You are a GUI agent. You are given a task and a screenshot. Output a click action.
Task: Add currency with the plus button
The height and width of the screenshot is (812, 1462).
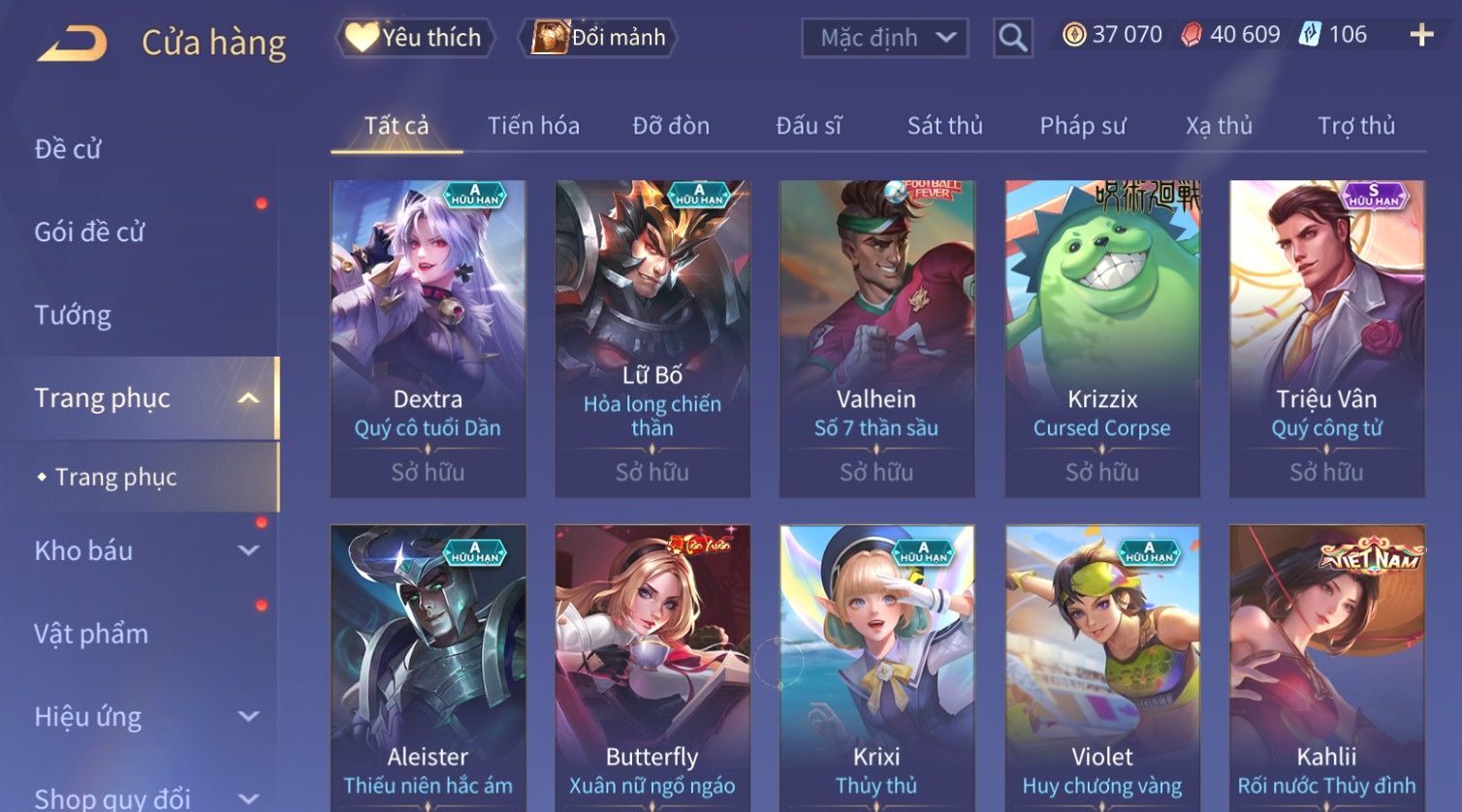point(1421,36)
